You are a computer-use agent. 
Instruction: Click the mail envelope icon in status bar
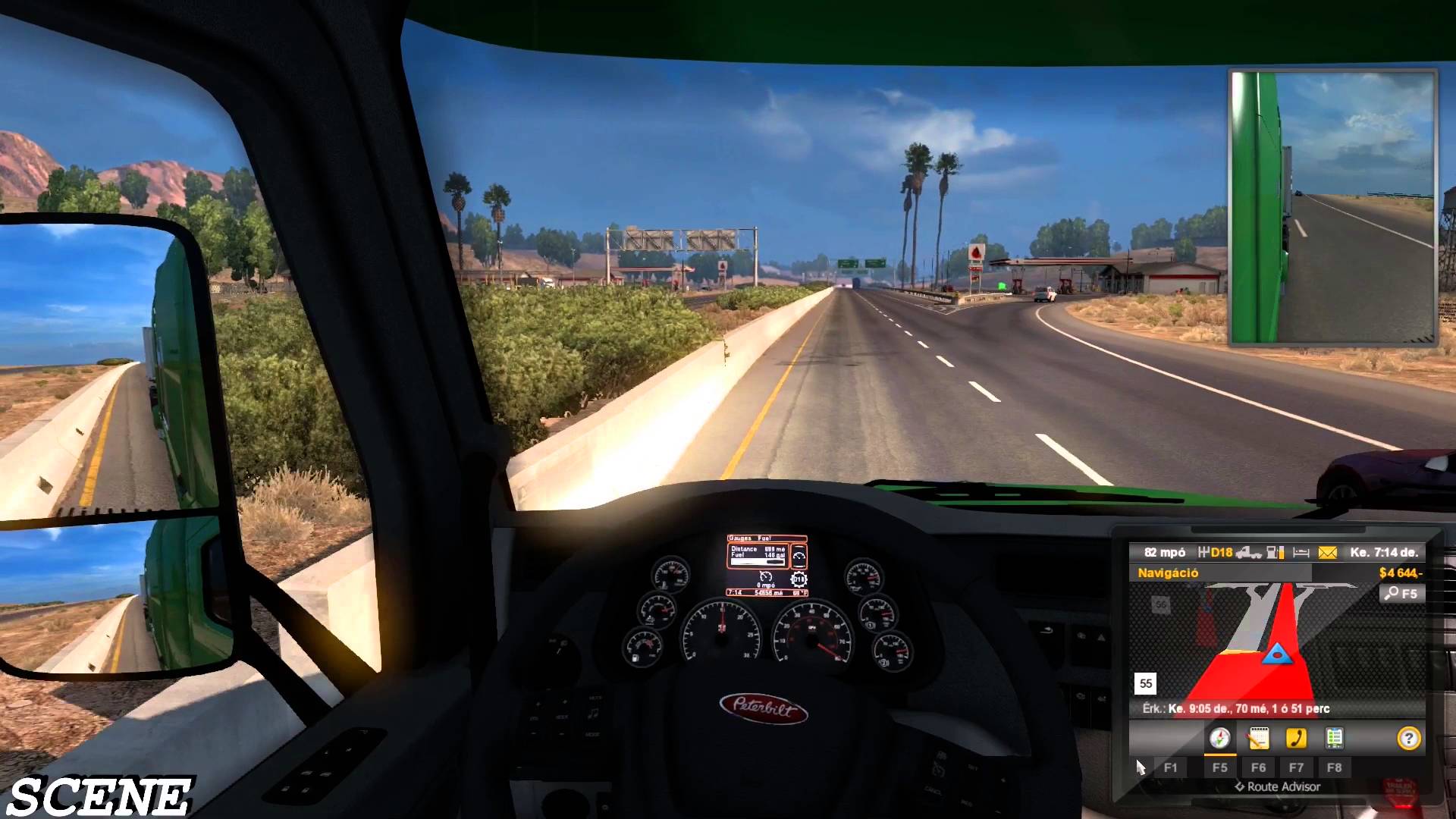1327,553
